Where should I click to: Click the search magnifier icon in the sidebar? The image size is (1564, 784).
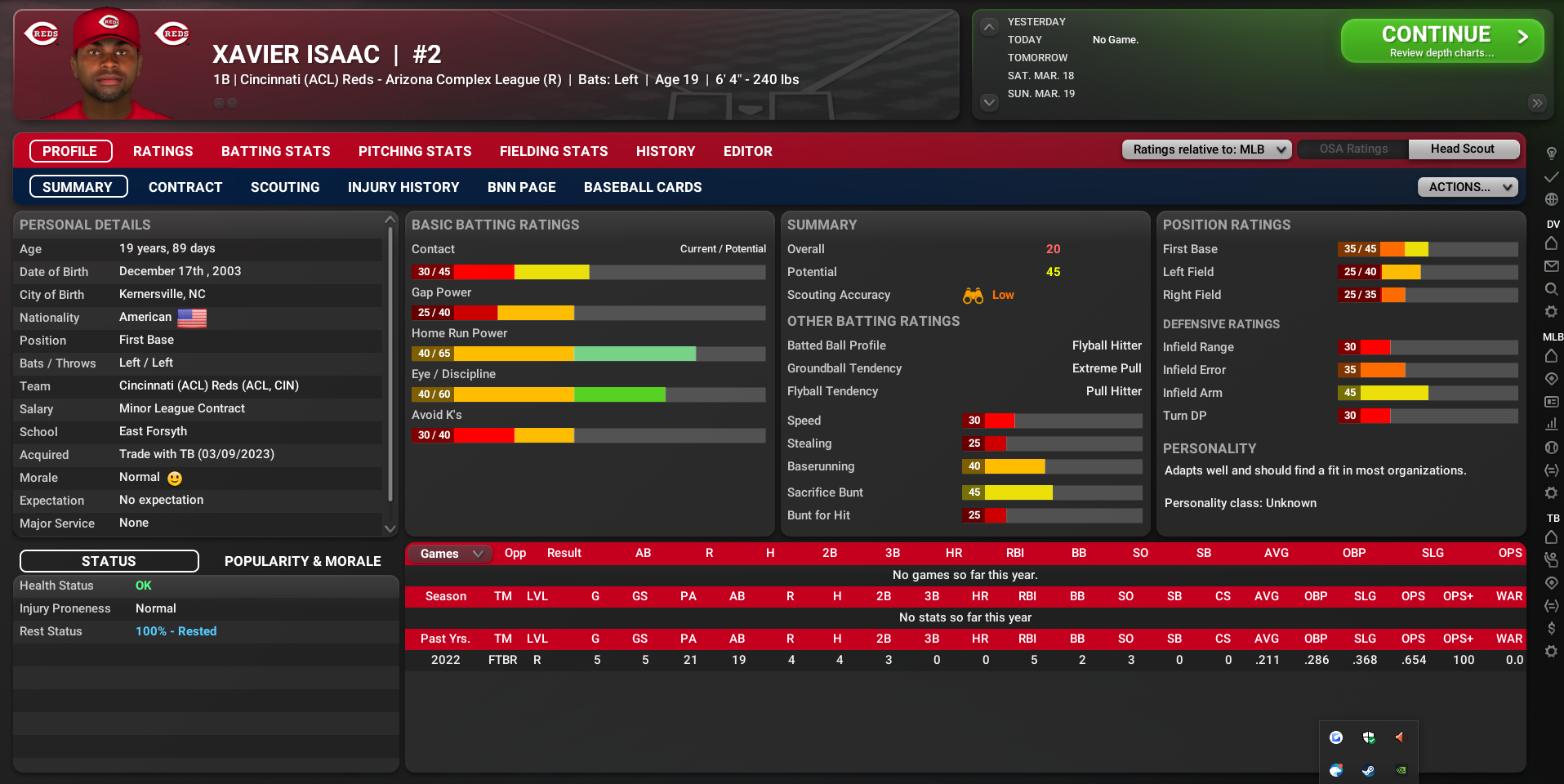(1551, 288)
